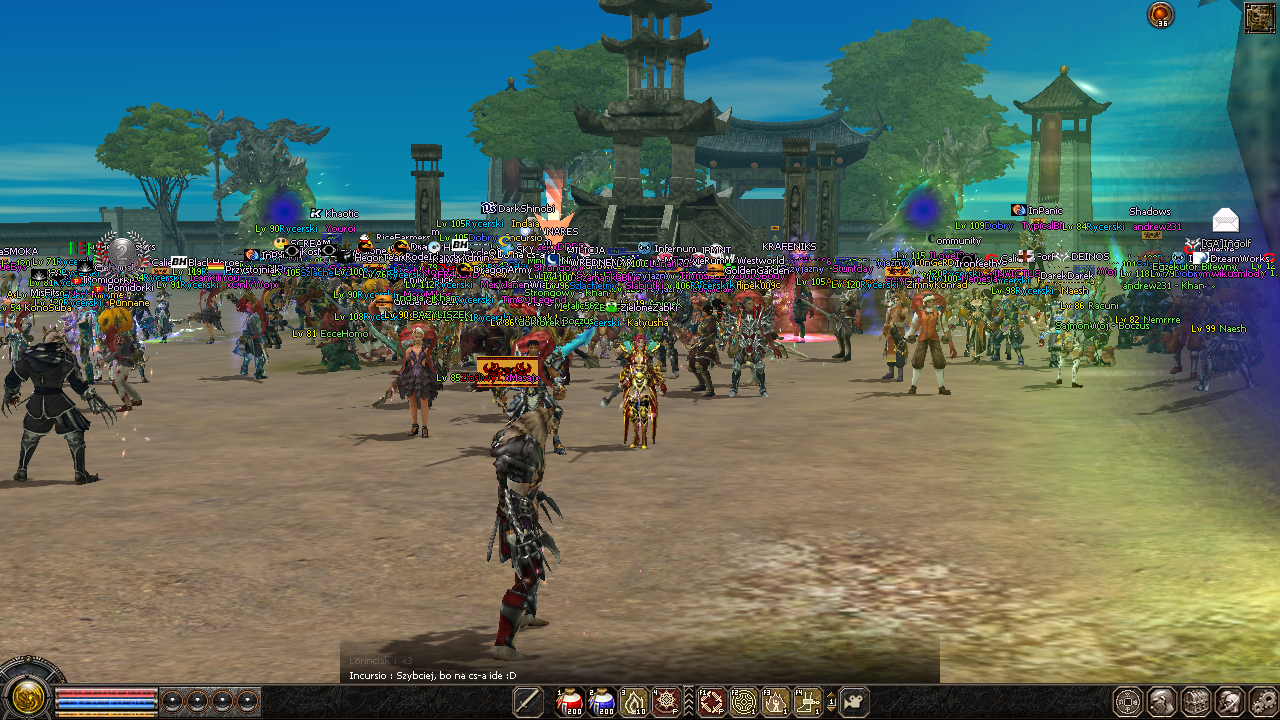Activate the circular maze F2 skill
Viewport: 1280px width, 720px height.
pos(743,702)
